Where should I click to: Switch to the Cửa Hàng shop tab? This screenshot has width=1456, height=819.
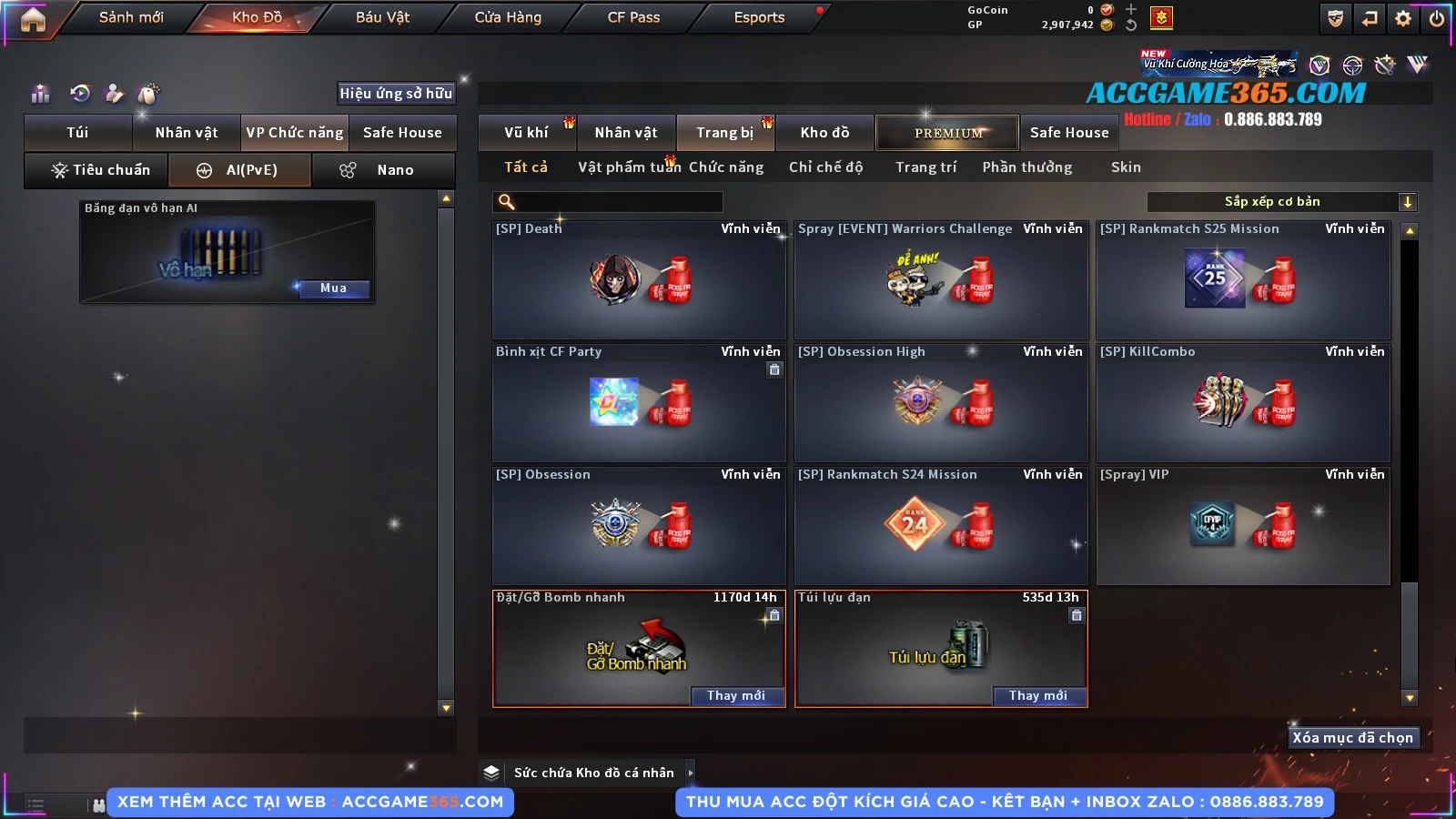click(x=508, y=17)
